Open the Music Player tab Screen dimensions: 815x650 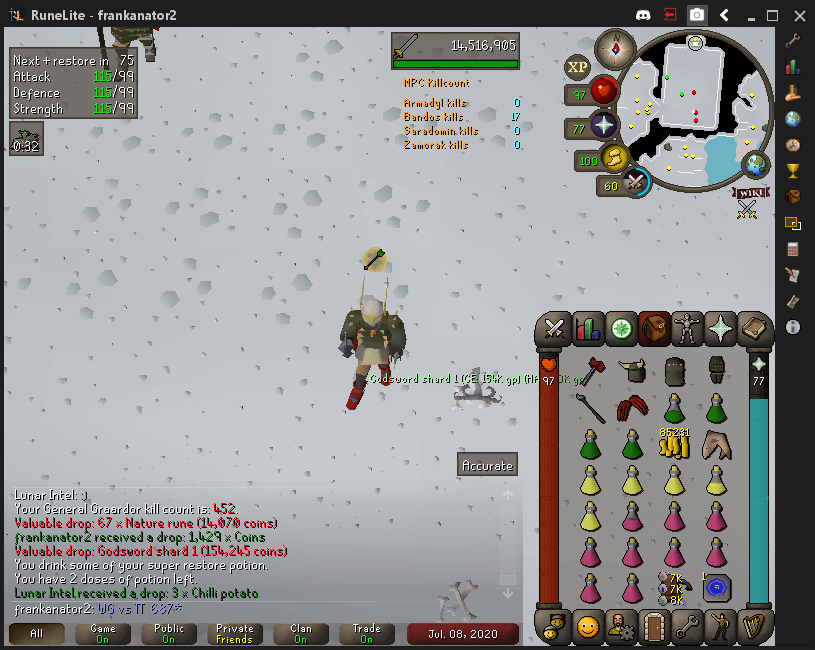point(753,626)
